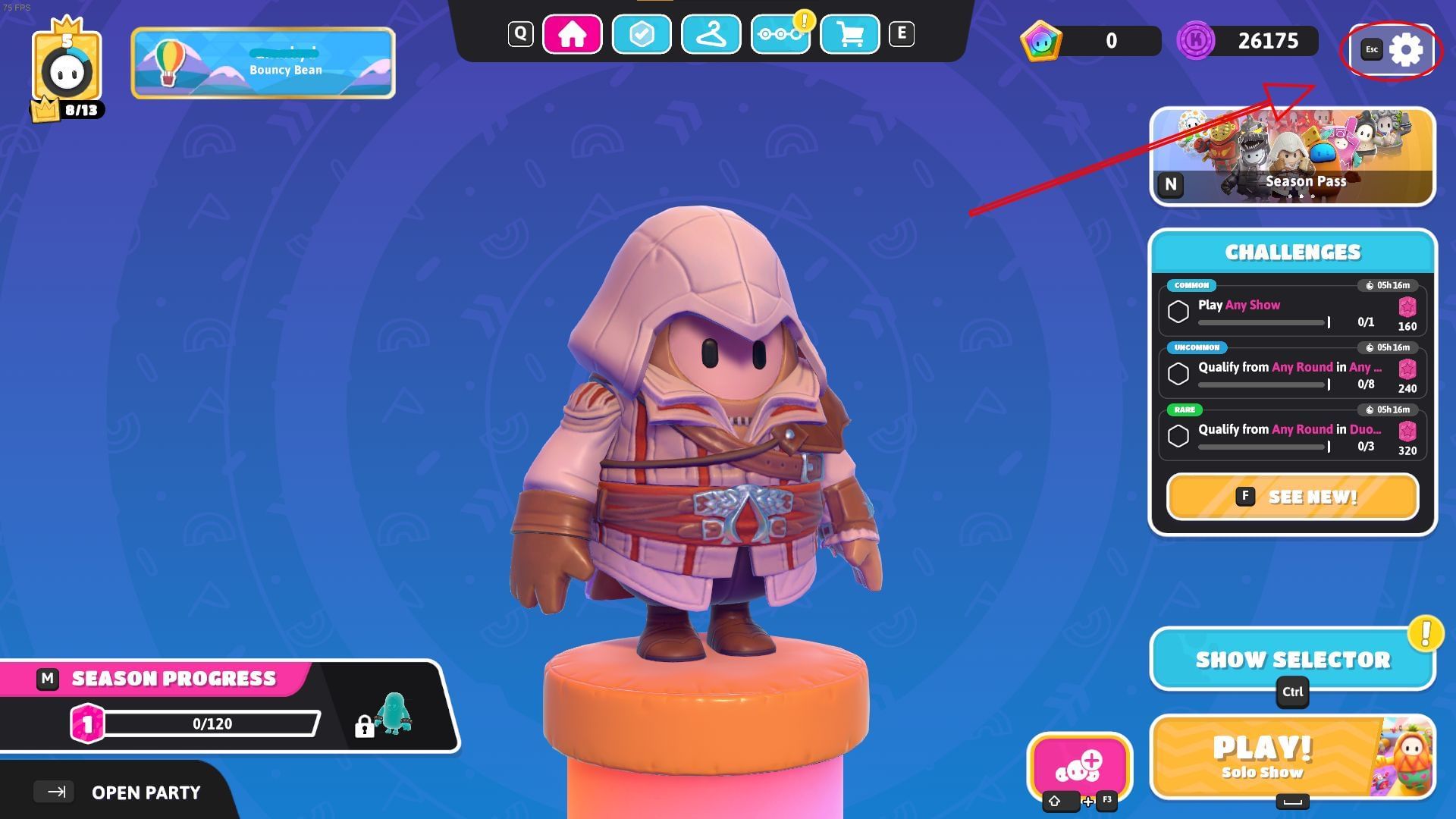Screen dimensions: 1456x819
Task: Select the Career badge shield icon
Action: tap(641, 33)
